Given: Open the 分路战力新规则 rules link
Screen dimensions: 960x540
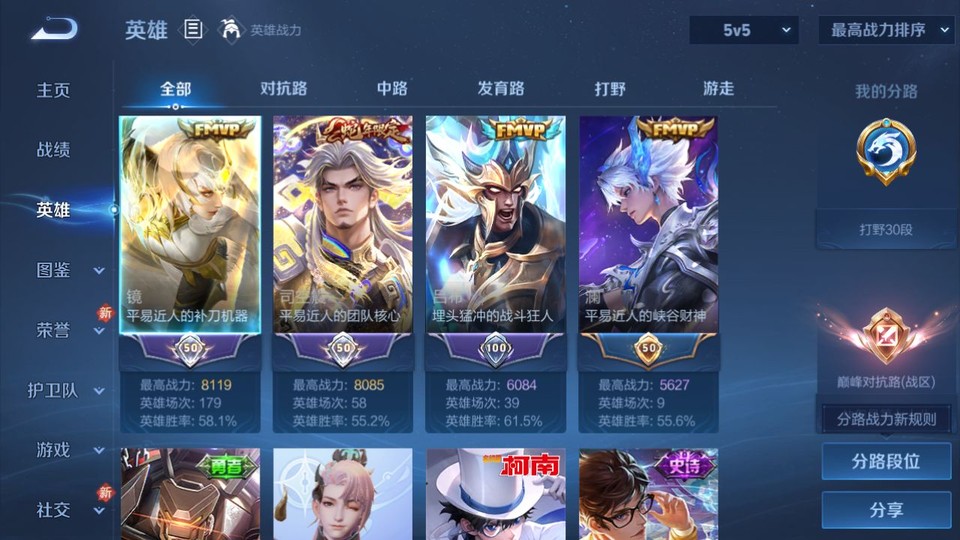Looking at the screenshot, I should [886, 419].
